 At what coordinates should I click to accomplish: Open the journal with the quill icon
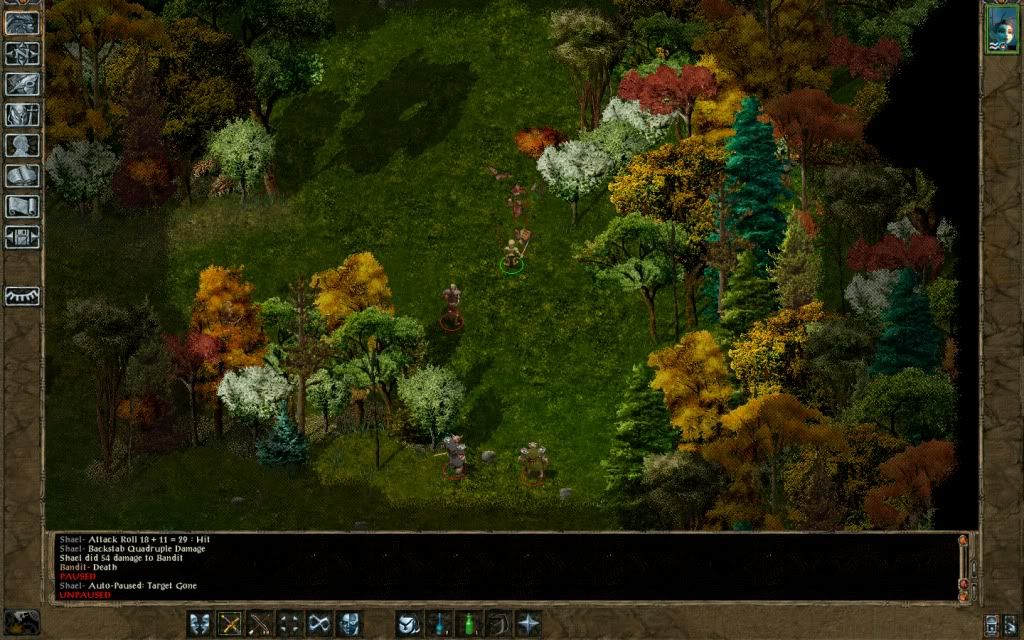(x=22, y=84)
